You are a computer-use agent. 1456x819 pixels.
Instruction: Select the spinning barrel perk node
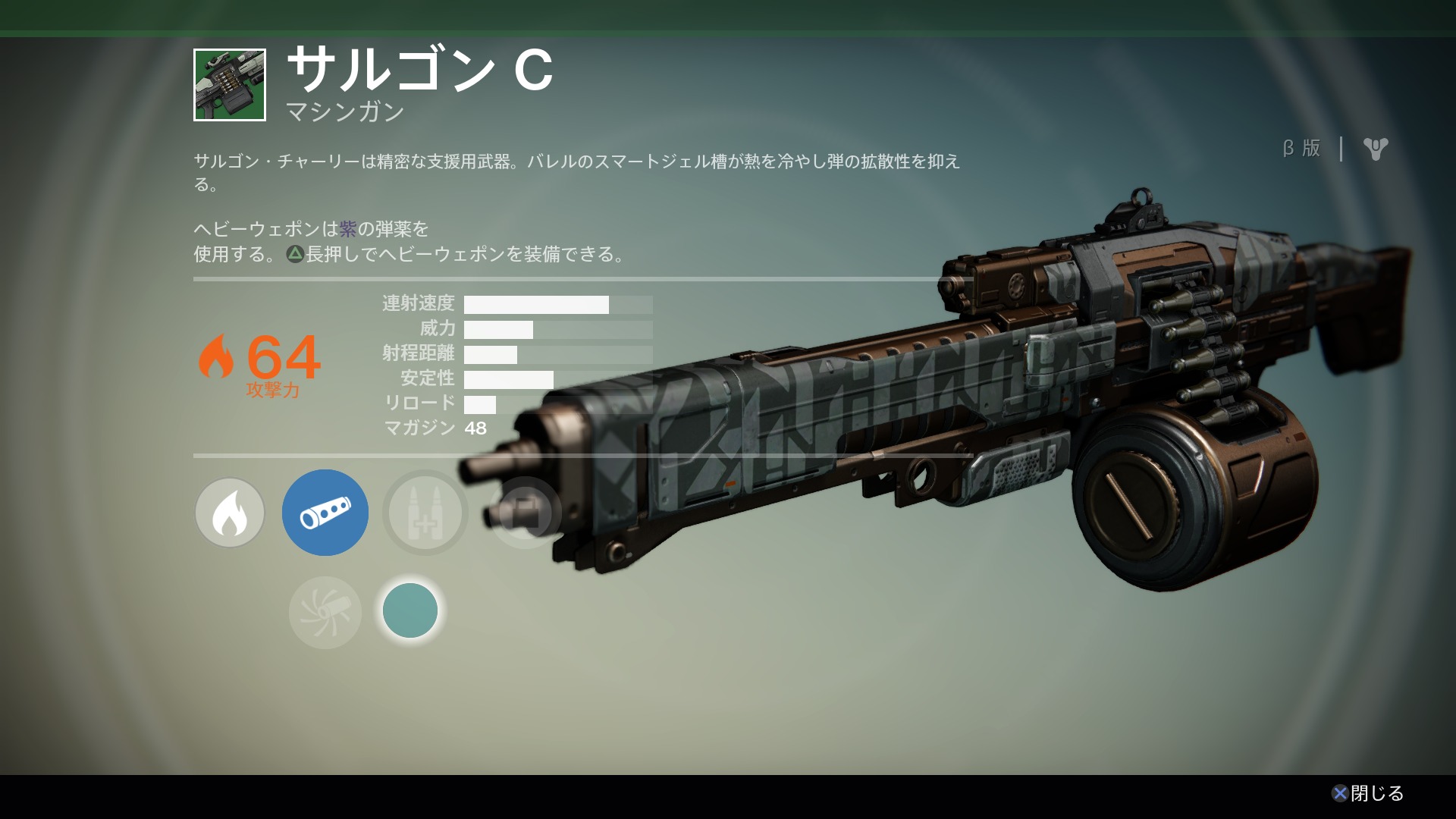pos(325,612)
